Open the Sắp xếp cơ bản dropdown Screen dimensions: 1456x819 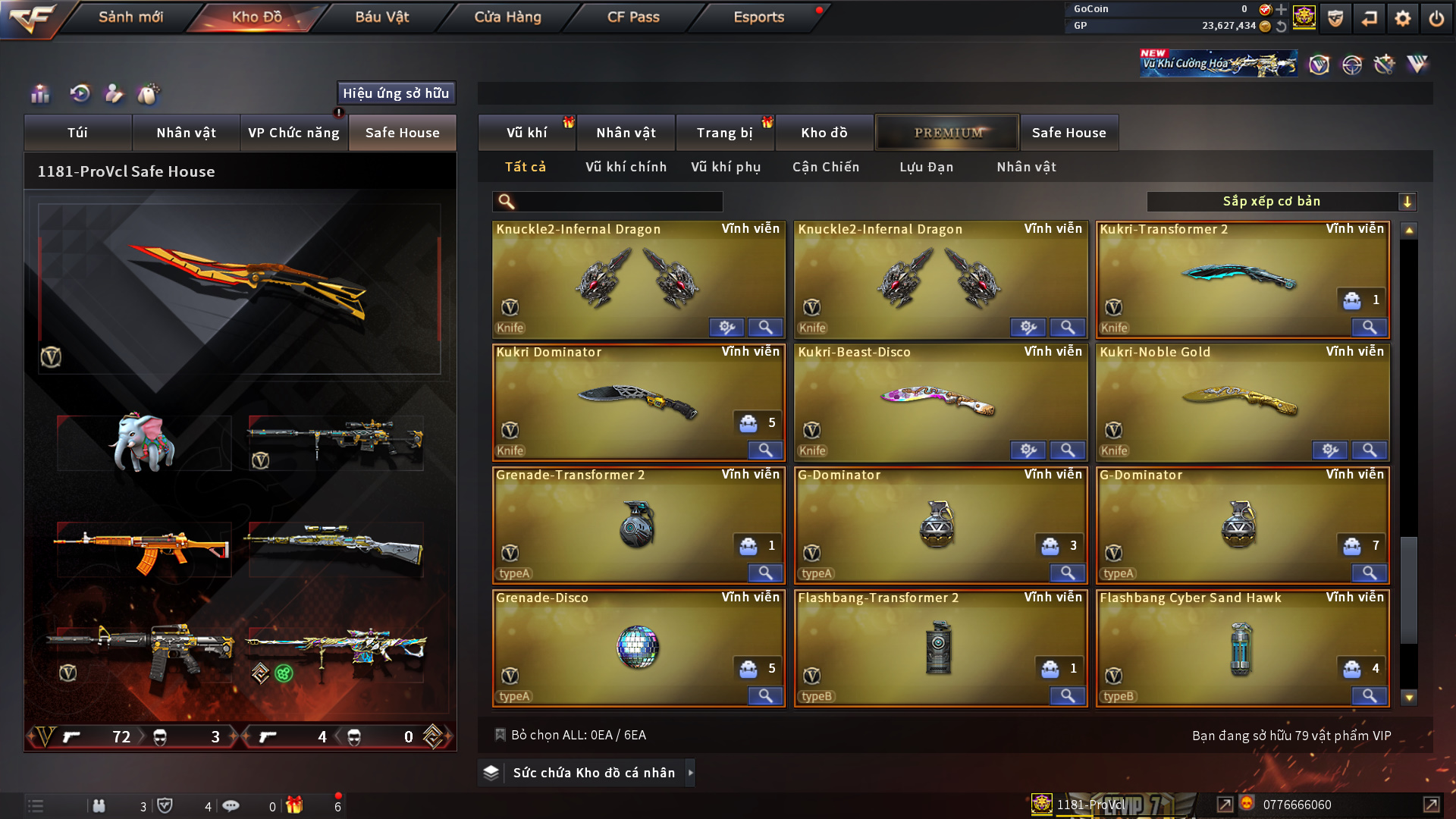pos(1281,202)
